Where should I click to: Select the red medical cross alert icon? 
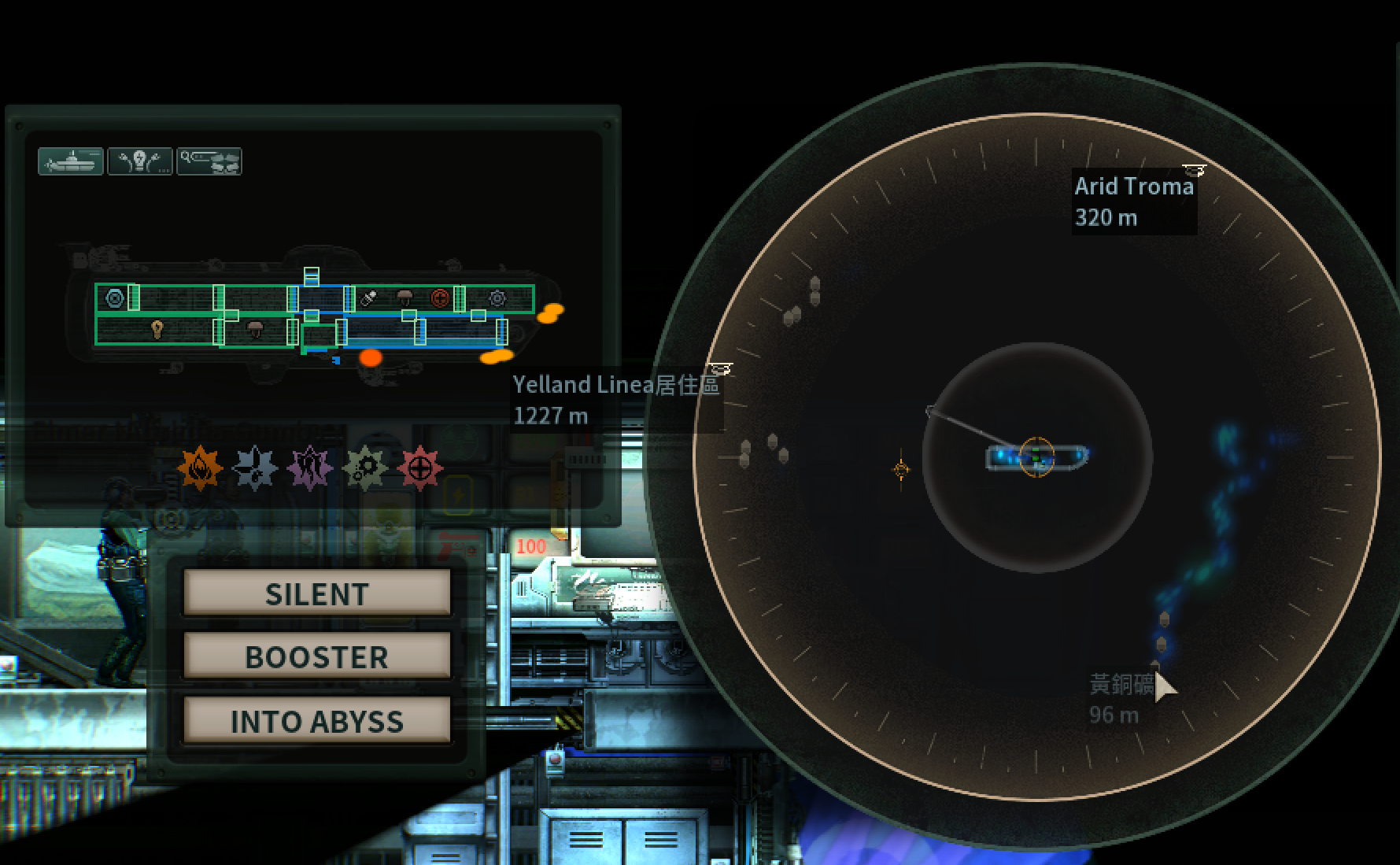420,469
